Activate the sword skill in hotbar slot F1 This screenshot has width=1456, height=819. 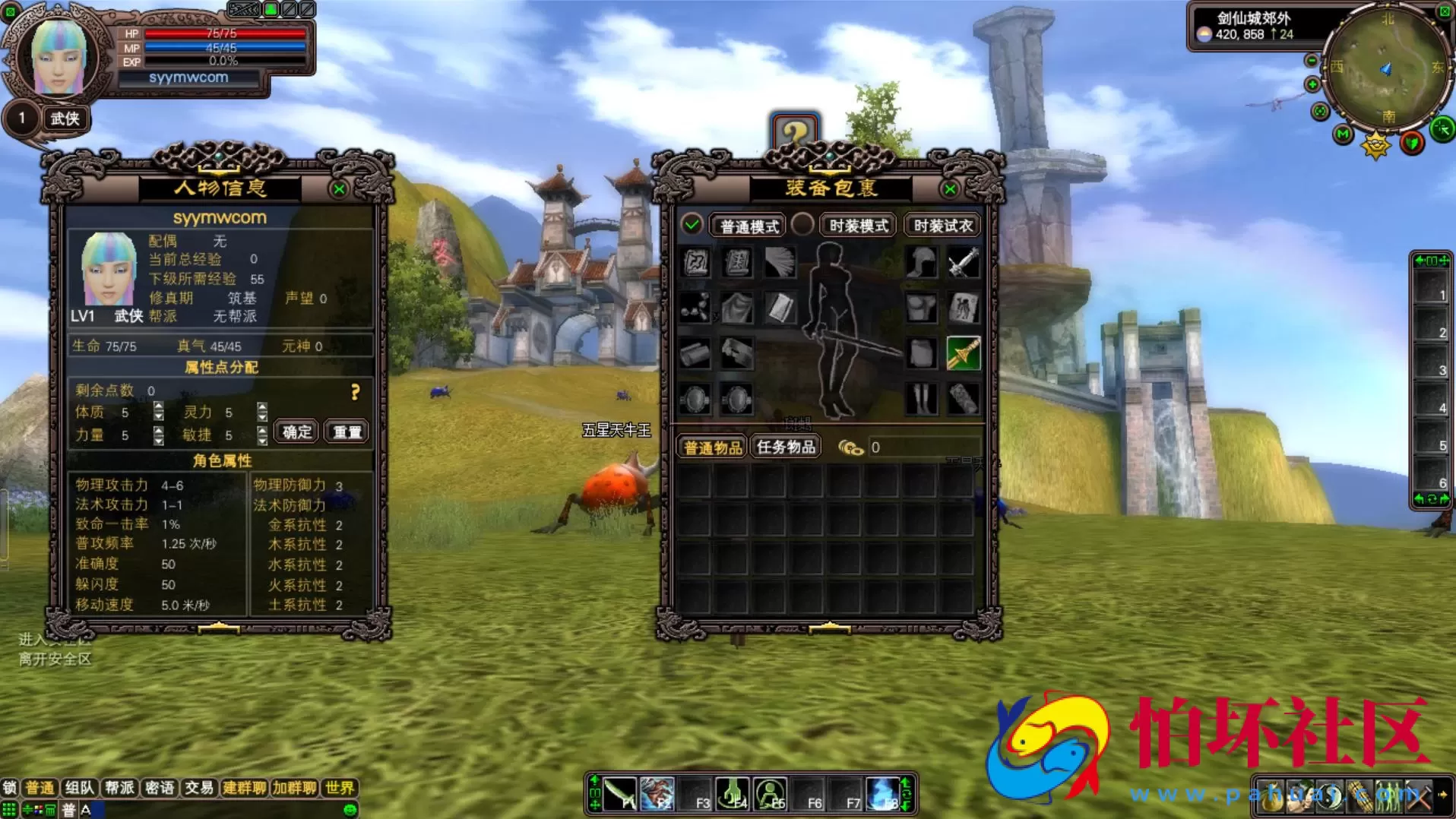coord(621,794)
